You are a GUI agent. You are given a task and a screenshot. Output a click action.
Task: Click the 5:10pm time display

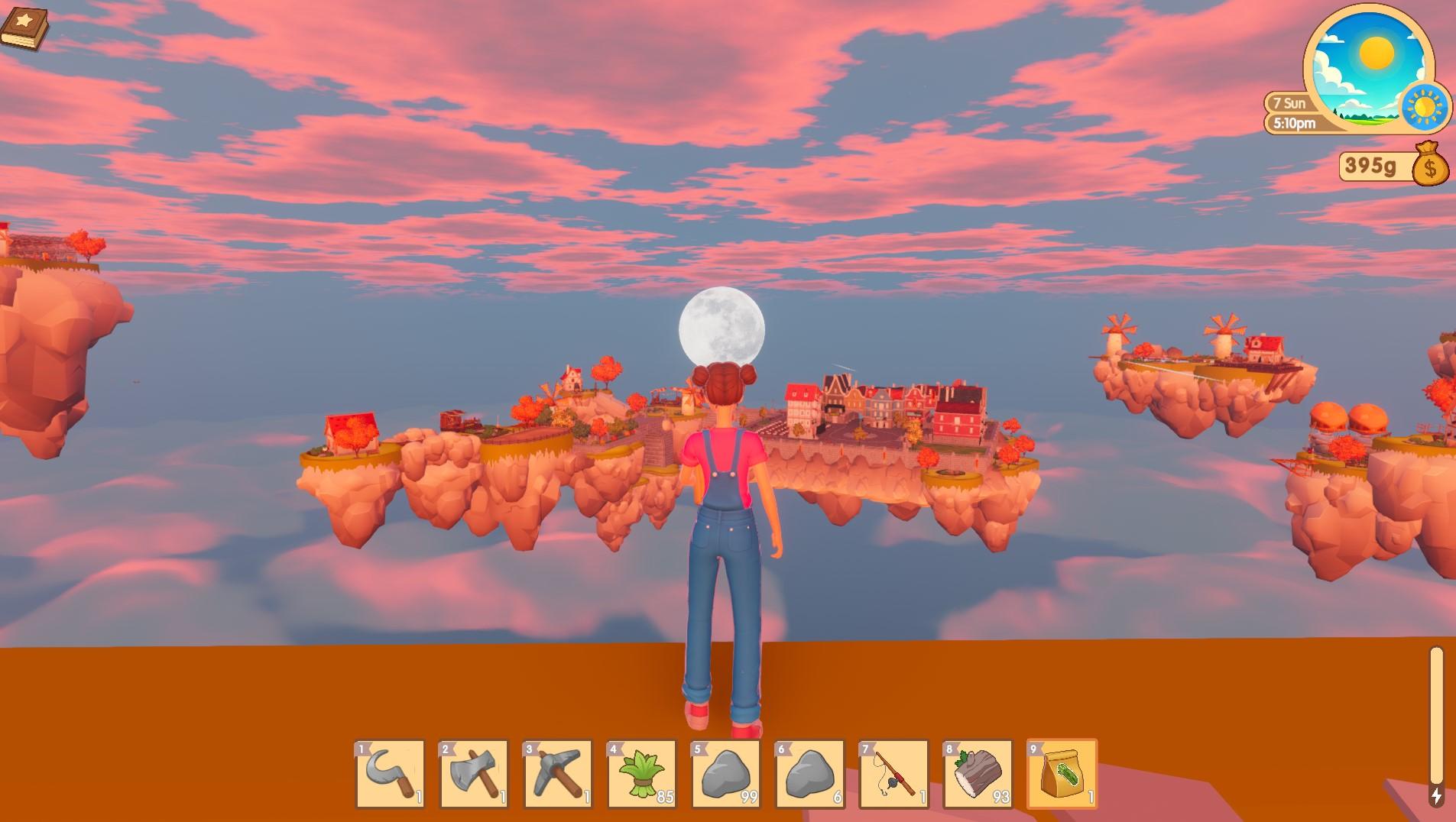tap(1292, 121)
